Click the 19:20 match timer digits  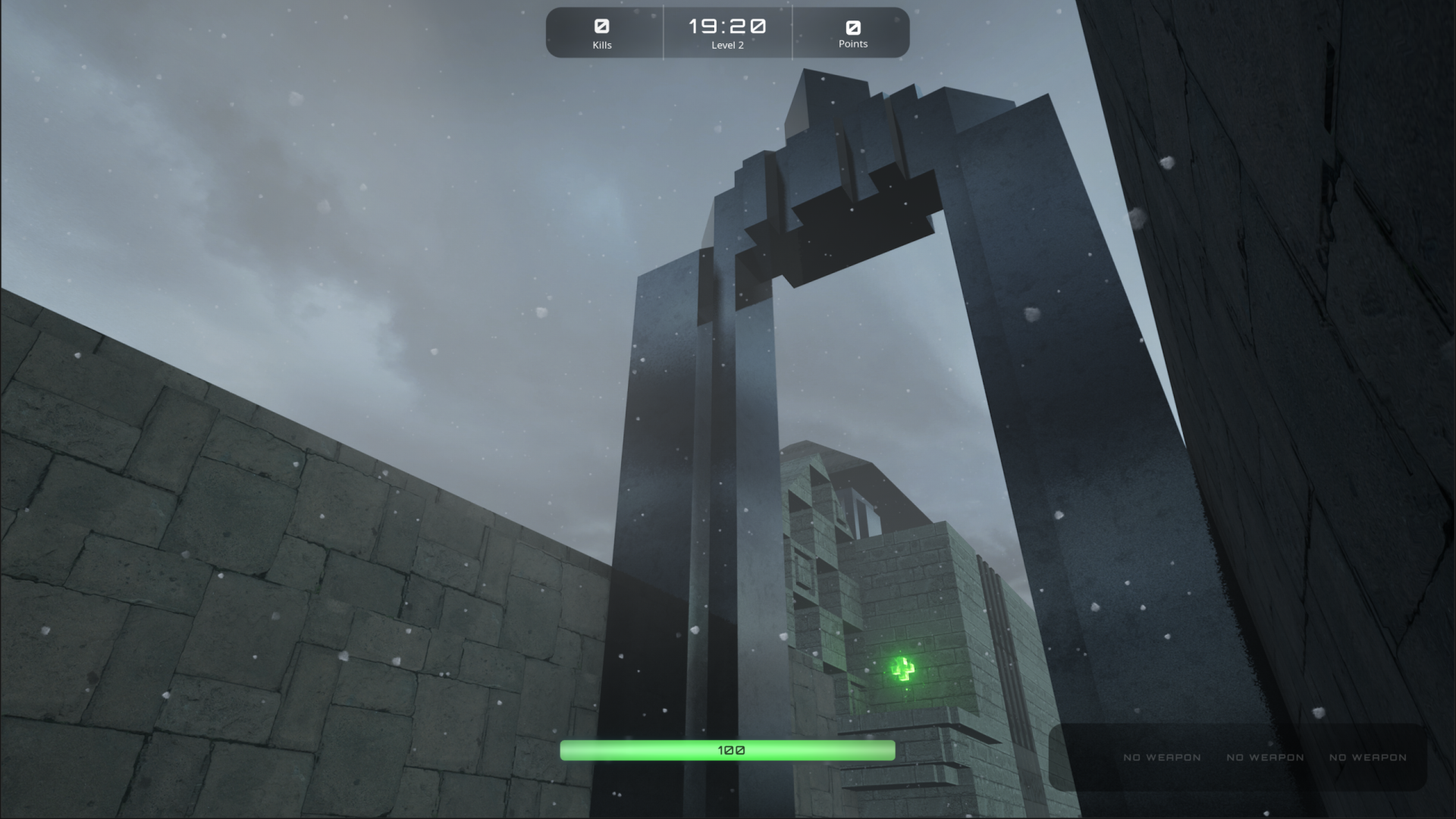pos(727,25)
